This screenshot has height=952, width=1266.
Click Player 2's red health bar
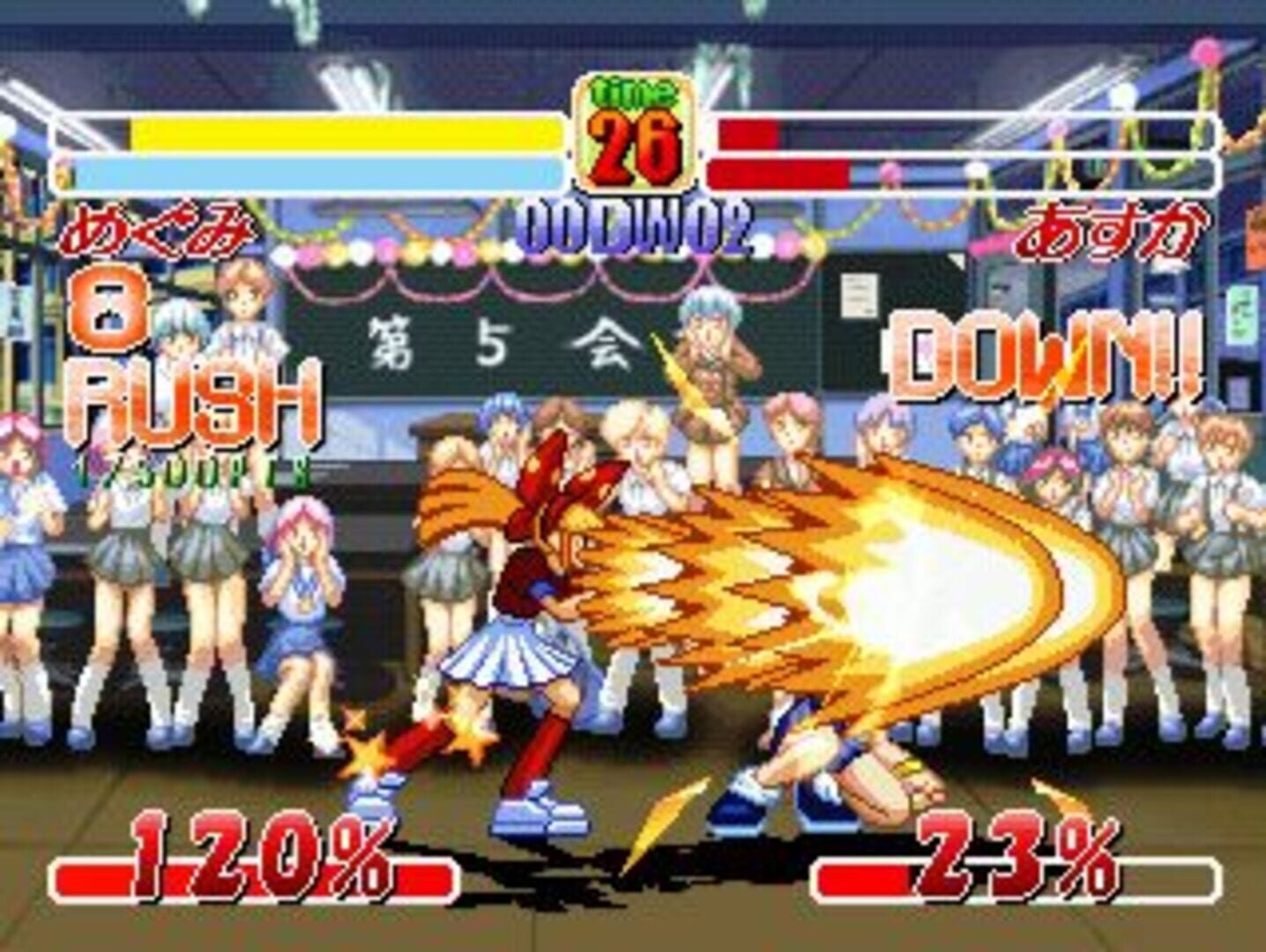(x=749, y=137)
